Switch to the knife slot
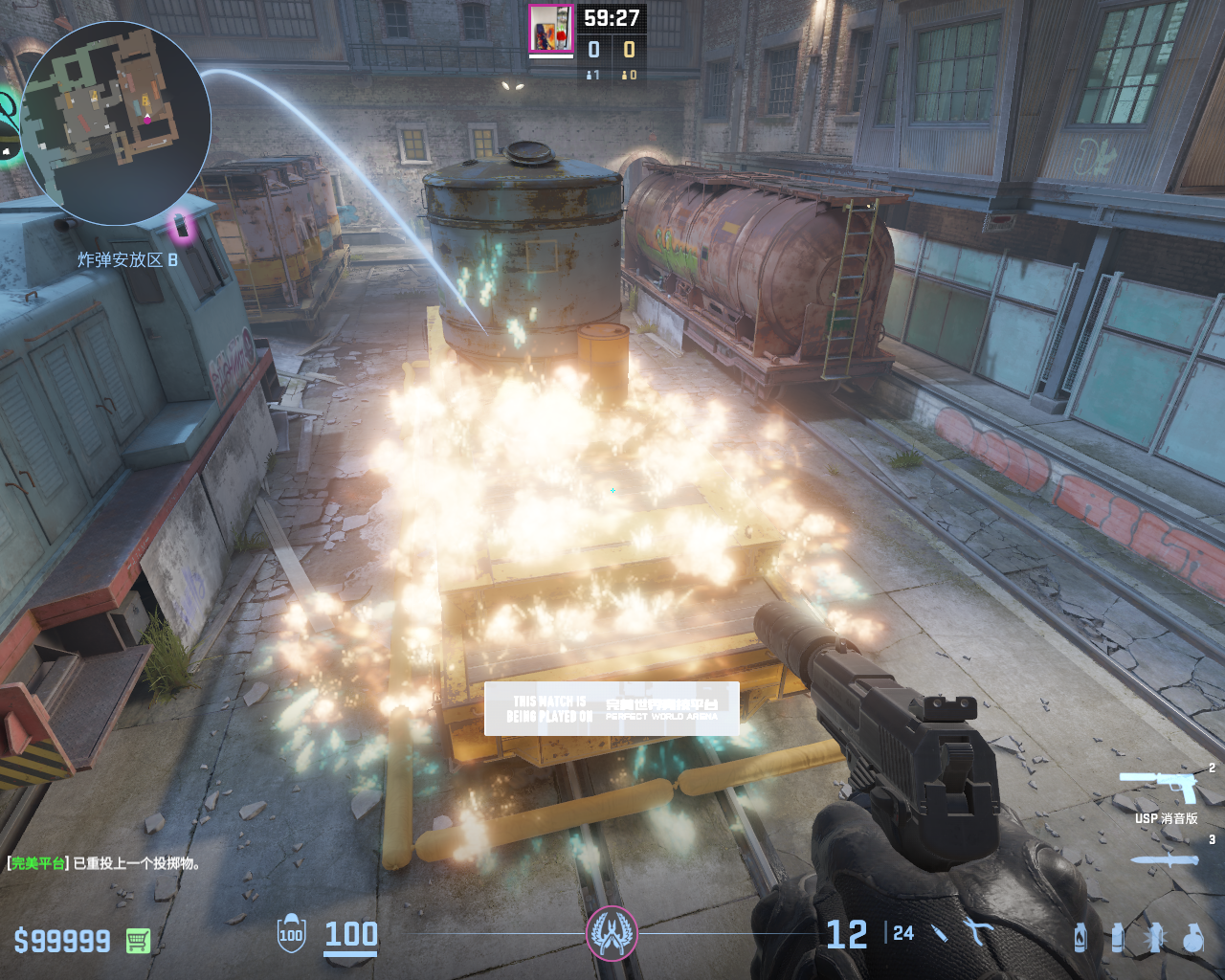Image resolution: width=1225 pixels, height=980 pixels. tap(1164, 859)
